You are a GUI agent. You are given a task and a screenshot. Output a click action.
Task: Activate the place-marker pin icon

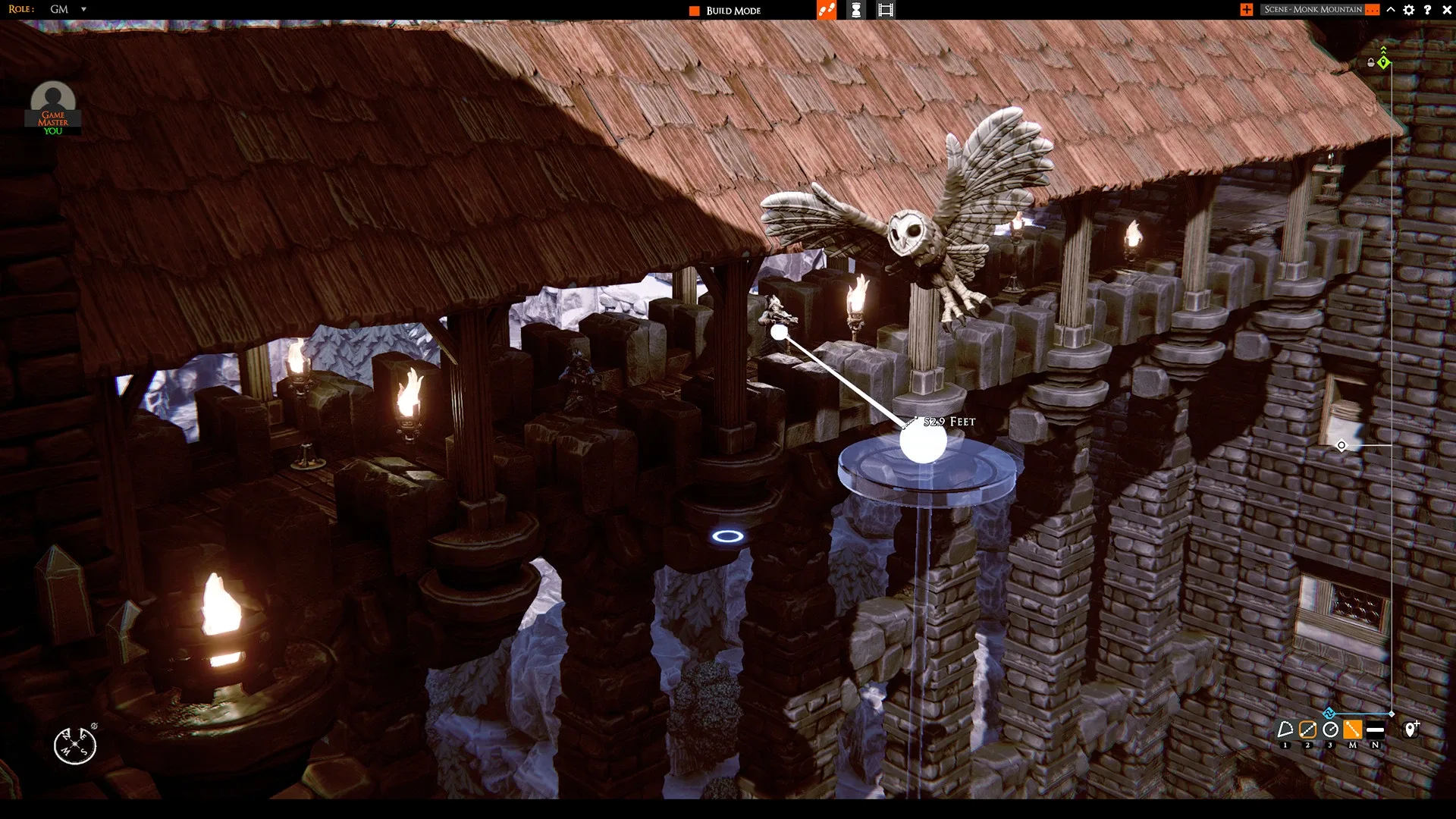[1410, 728]
